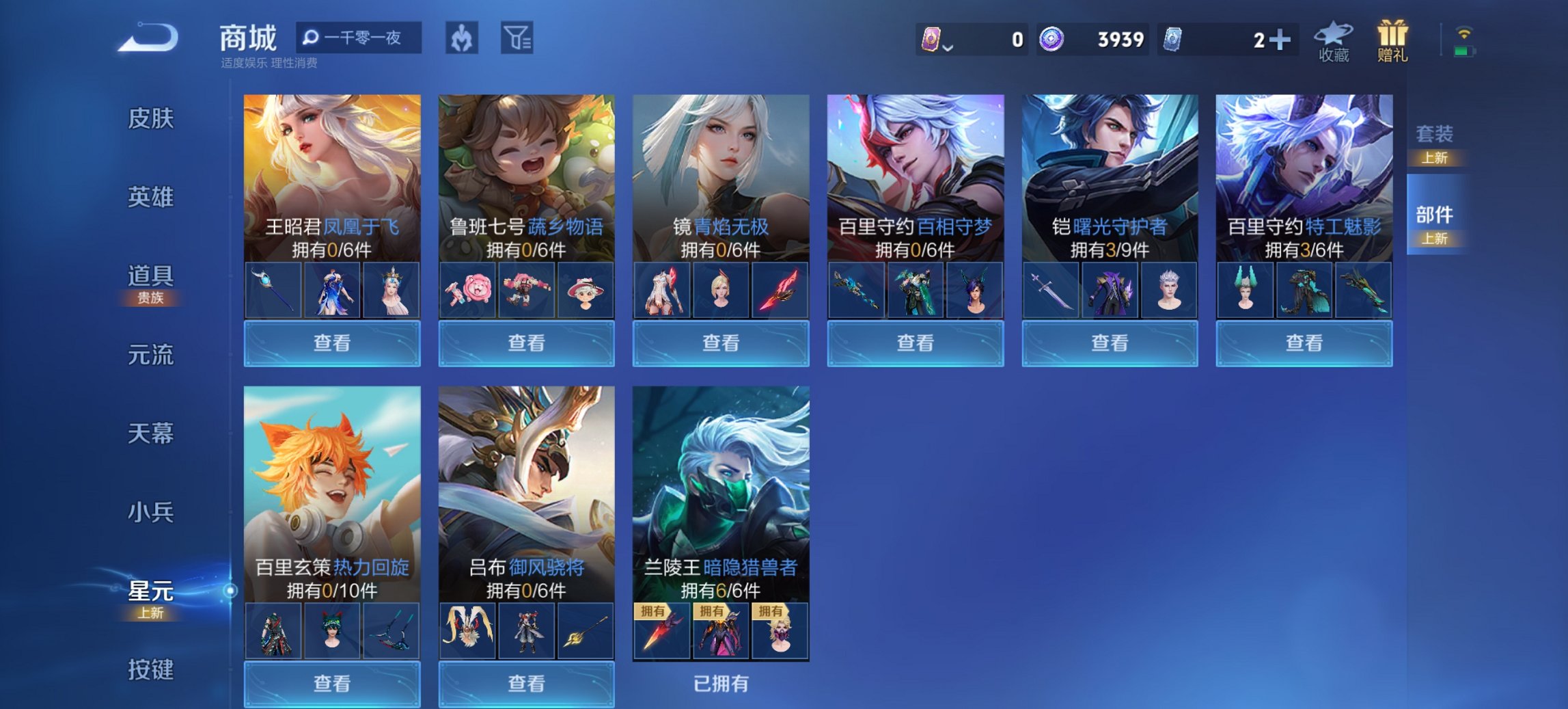1568x709 pixels.
Task: Open 道具 category marked 贵族
Action: (152, 277)
